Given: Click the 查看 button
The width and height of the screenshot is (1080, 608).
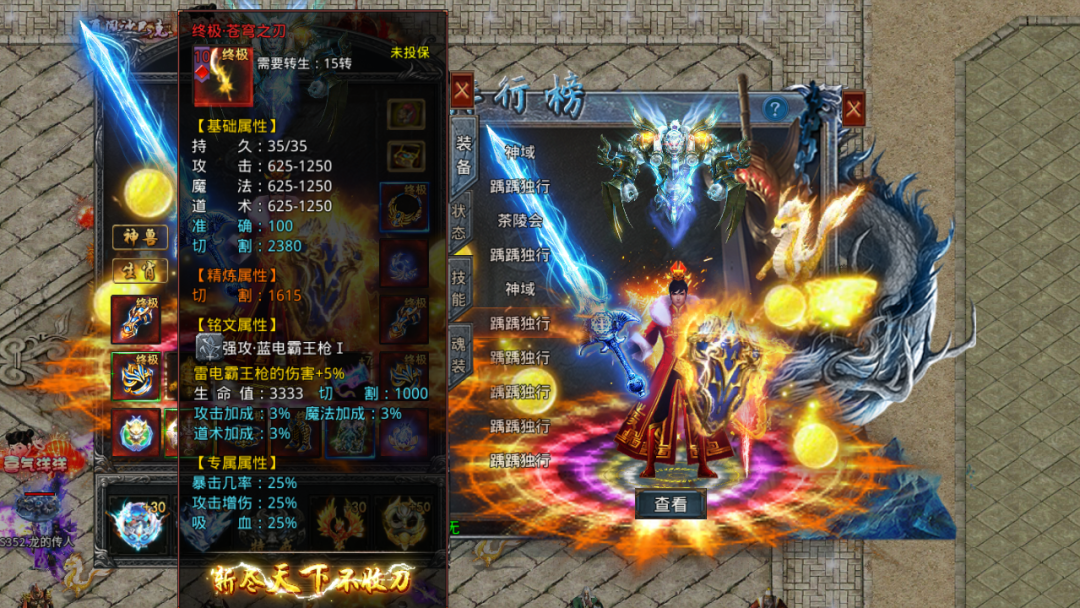Looking at the screenshot, I should coord(670,505).
